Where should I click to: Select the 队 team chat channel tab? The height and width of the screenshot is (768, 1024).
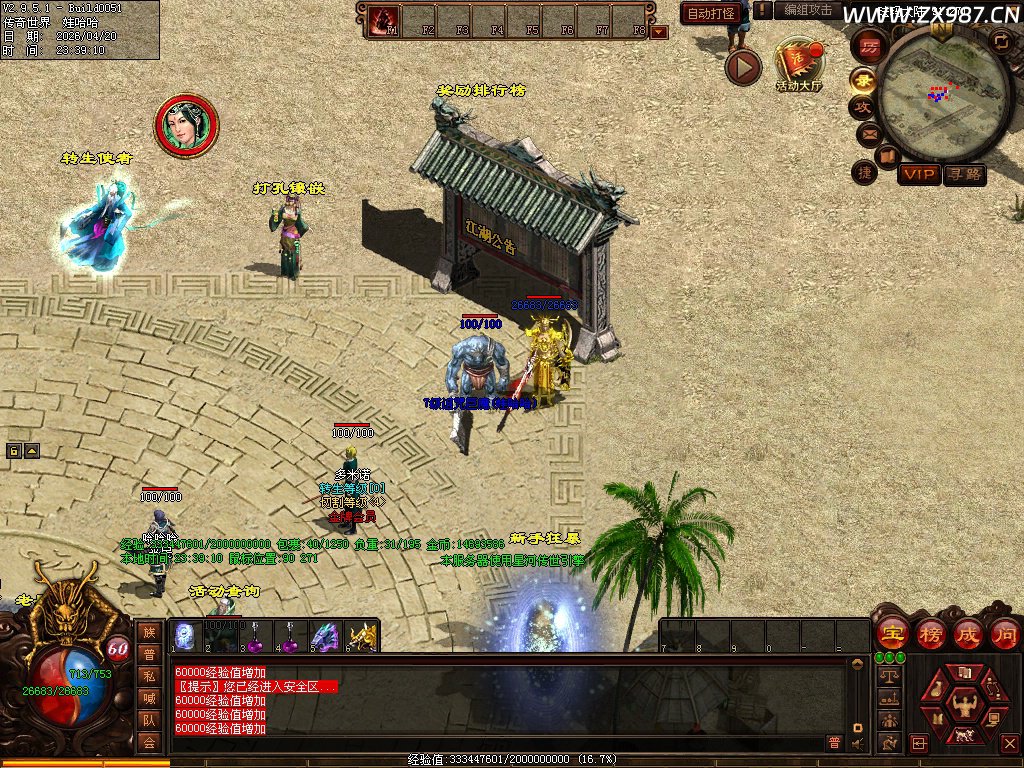coord(149,719)
